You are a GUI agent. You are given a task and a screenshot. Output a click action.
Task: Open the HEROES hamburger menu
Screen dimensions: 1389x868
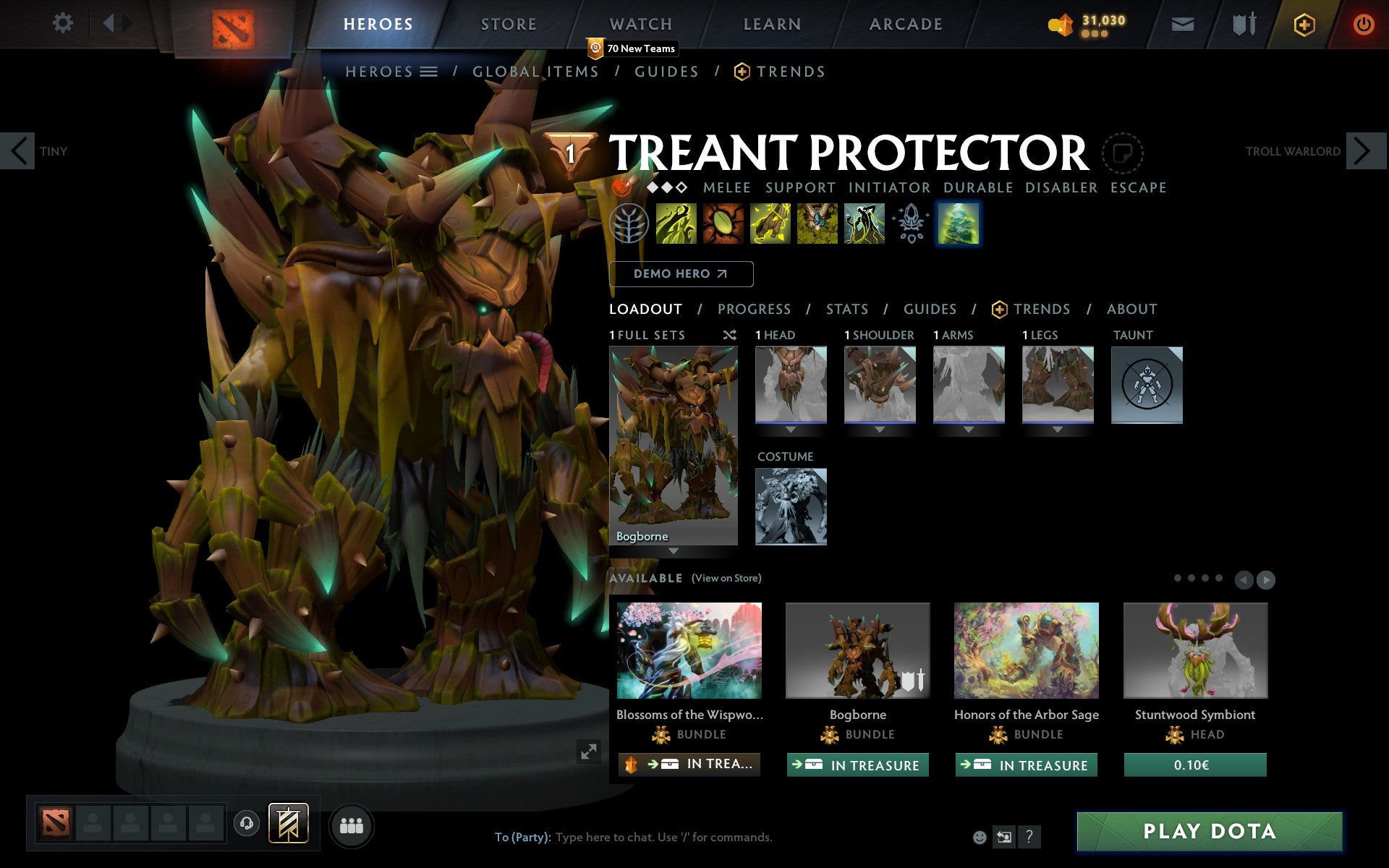coord(428,72)
